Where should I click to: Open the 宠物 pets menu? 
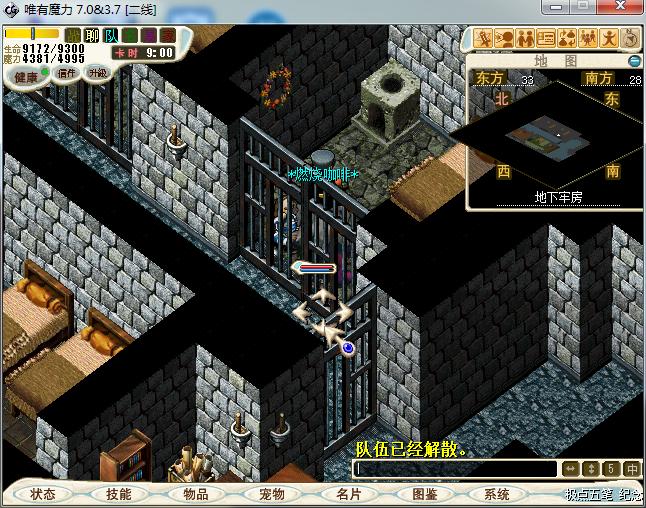coord(271,494)
